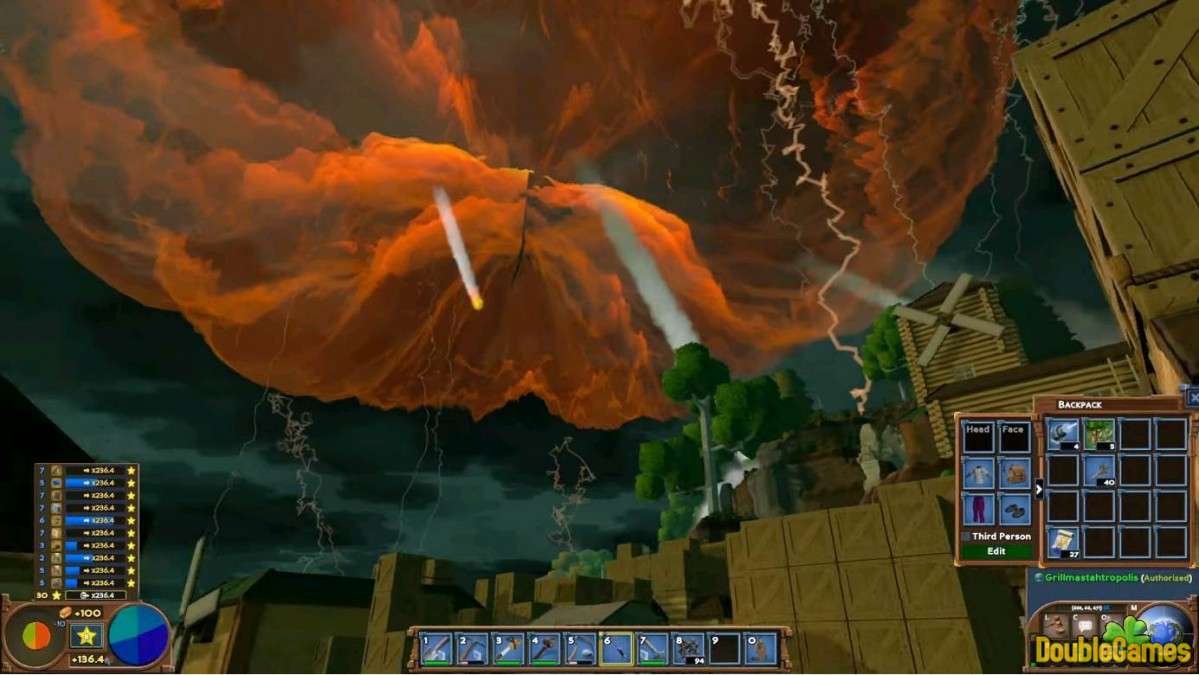Select the shoes equipment slot
This screenshot has height=675, width=1199.
coord(1013,509)
